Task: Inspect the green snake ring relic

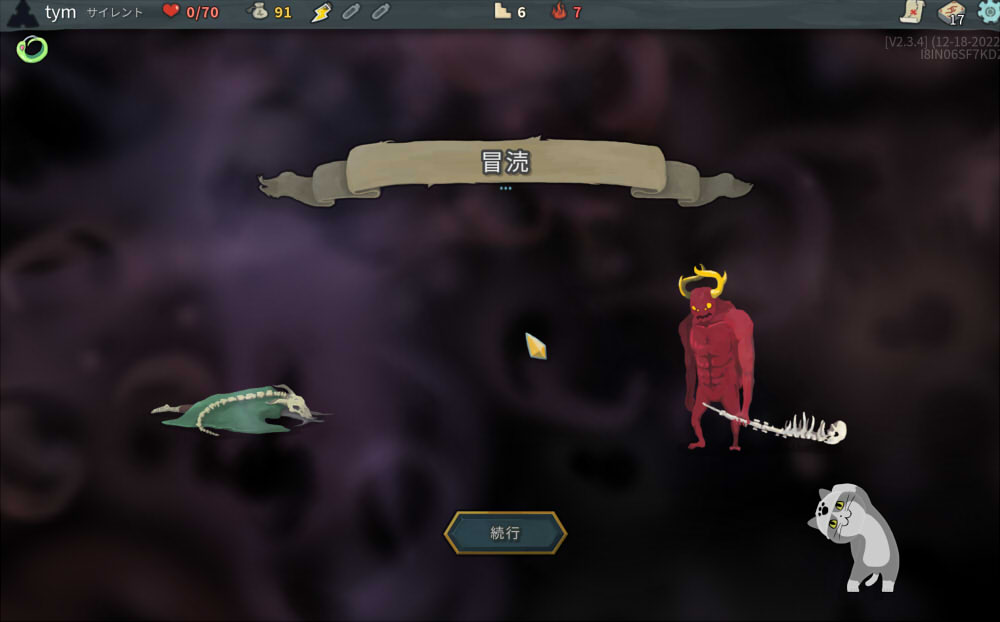Action: click(32, 47)
